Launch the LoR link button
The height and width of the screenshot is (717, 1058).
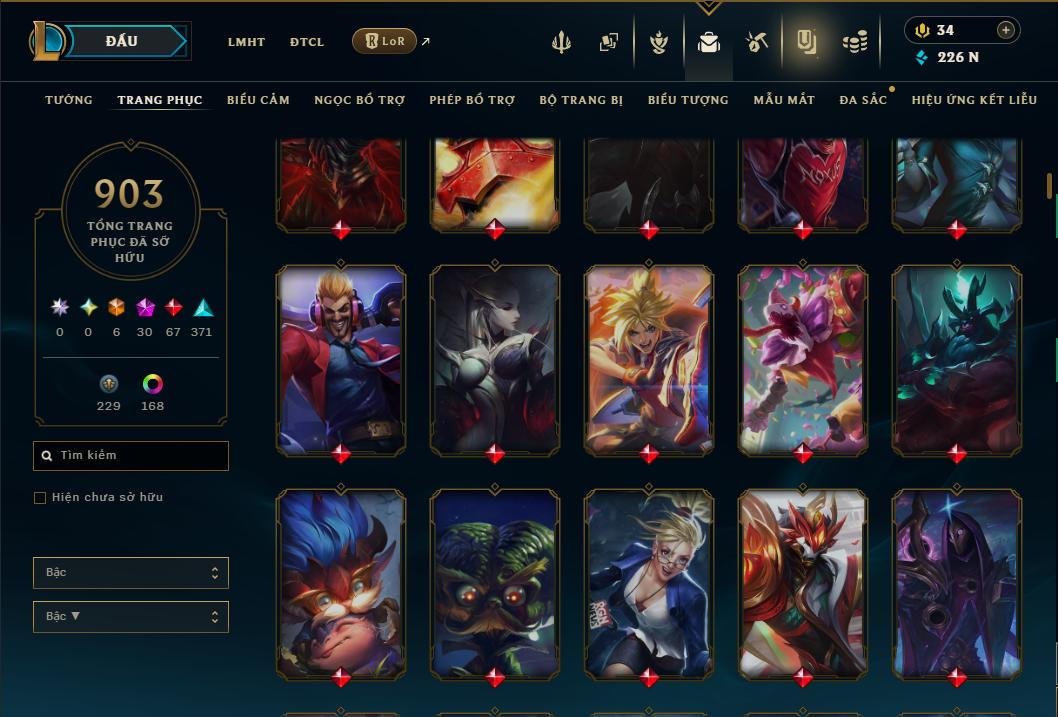(385, 41)
